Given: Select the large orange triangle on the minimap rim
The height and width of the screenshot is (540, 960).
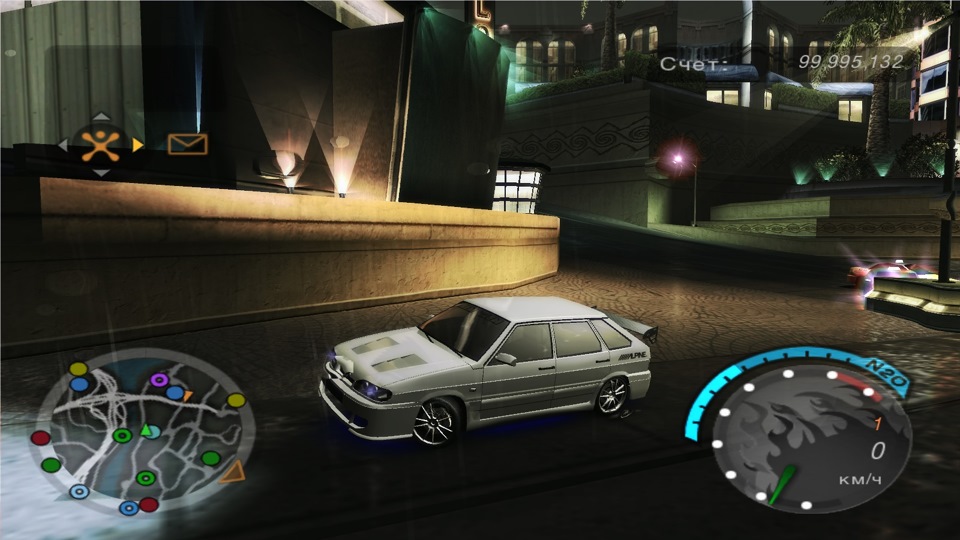Looking at the screenshot, I should (x=232, y=471).
